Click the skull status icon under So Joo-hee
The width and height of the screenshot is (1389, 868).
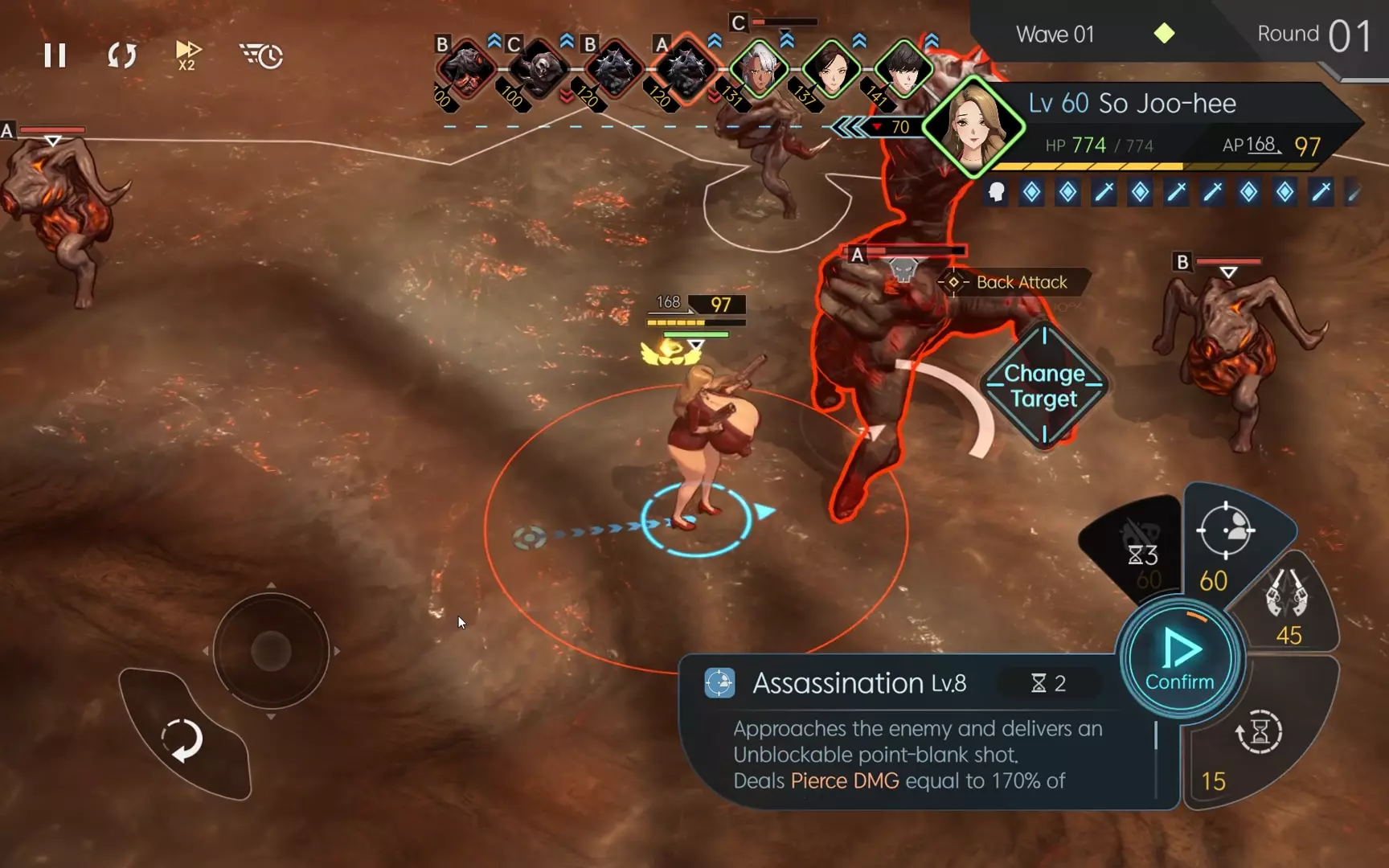[997, 192]
